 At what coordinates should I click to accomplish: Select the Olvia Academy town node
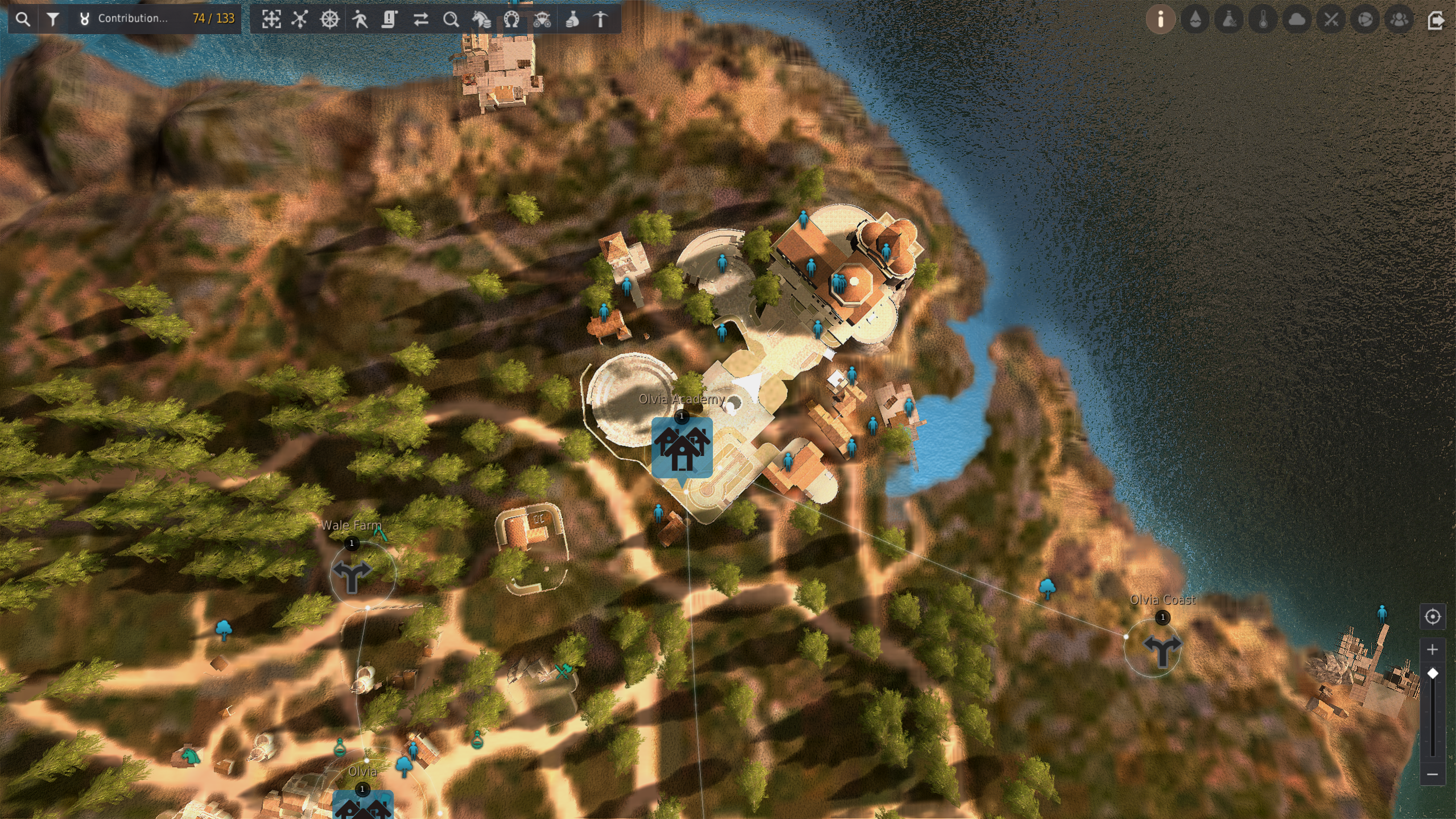[x=682, y=447]
